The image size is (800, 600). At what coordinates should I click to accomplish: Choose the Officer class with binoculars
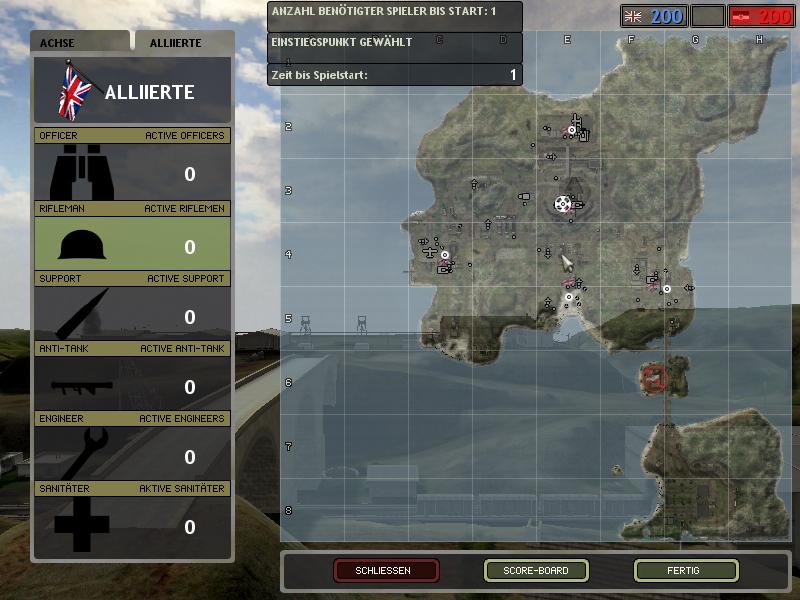click(x=132, y=172)
